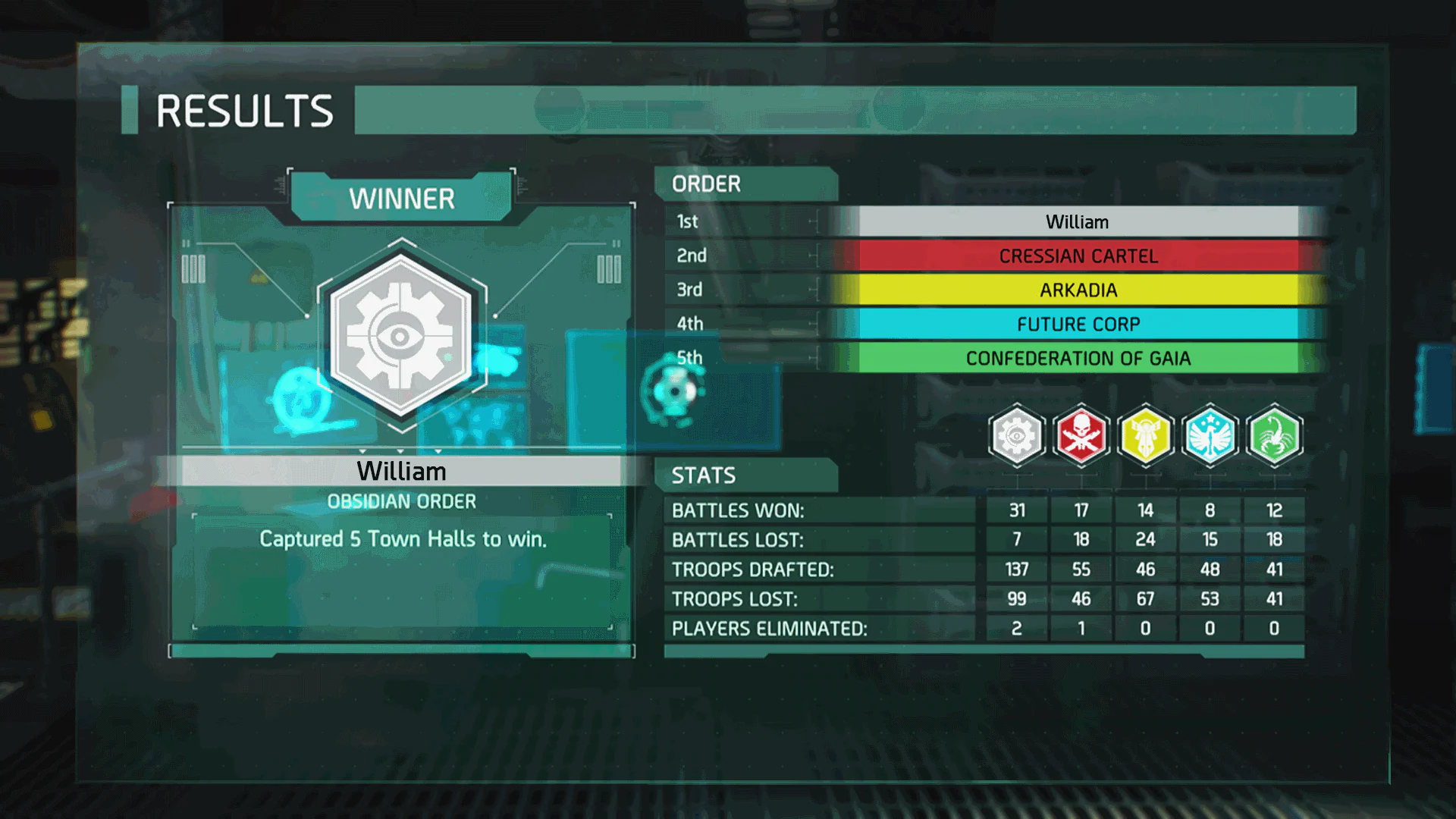Select the green Confederation of Gaia scorpion icon

(1274, 435)
